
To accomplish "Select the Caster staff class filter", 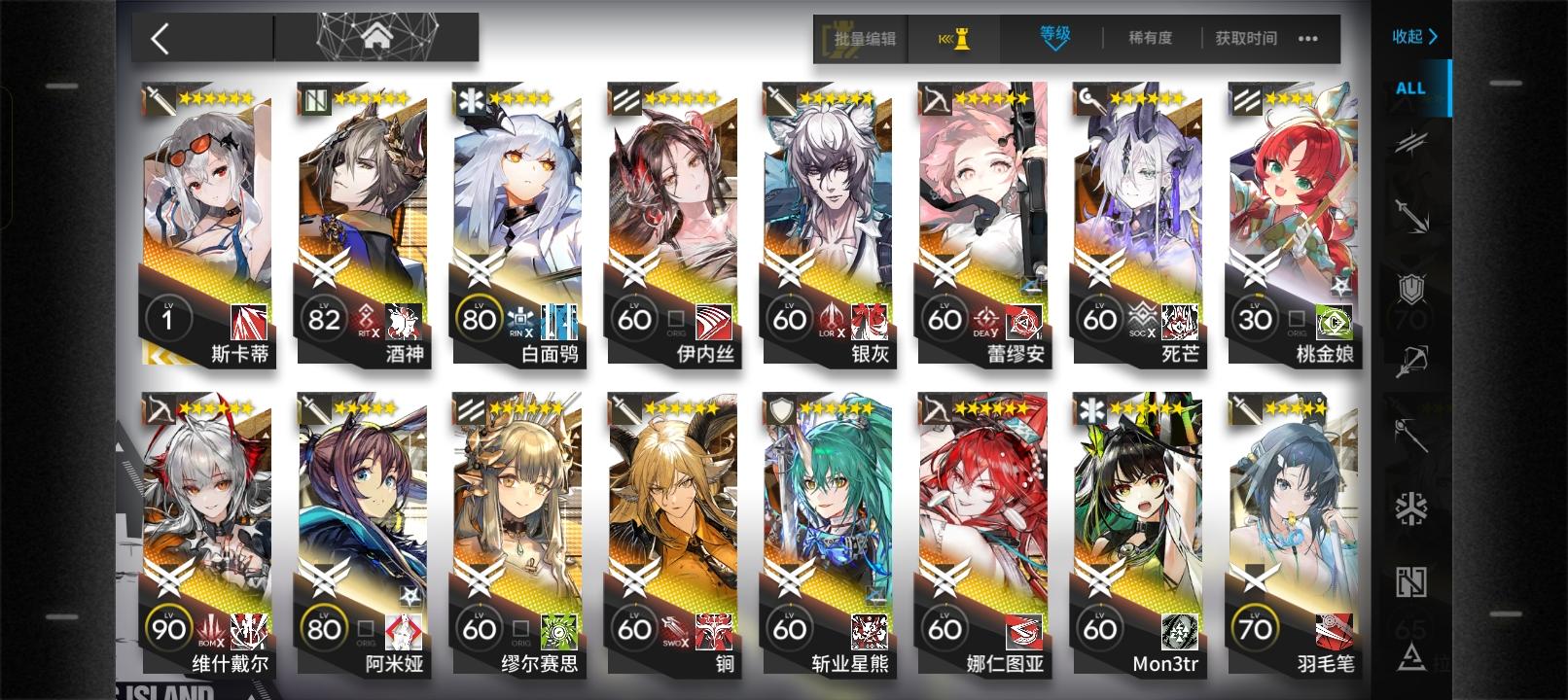I will [x=1410, y=436].
